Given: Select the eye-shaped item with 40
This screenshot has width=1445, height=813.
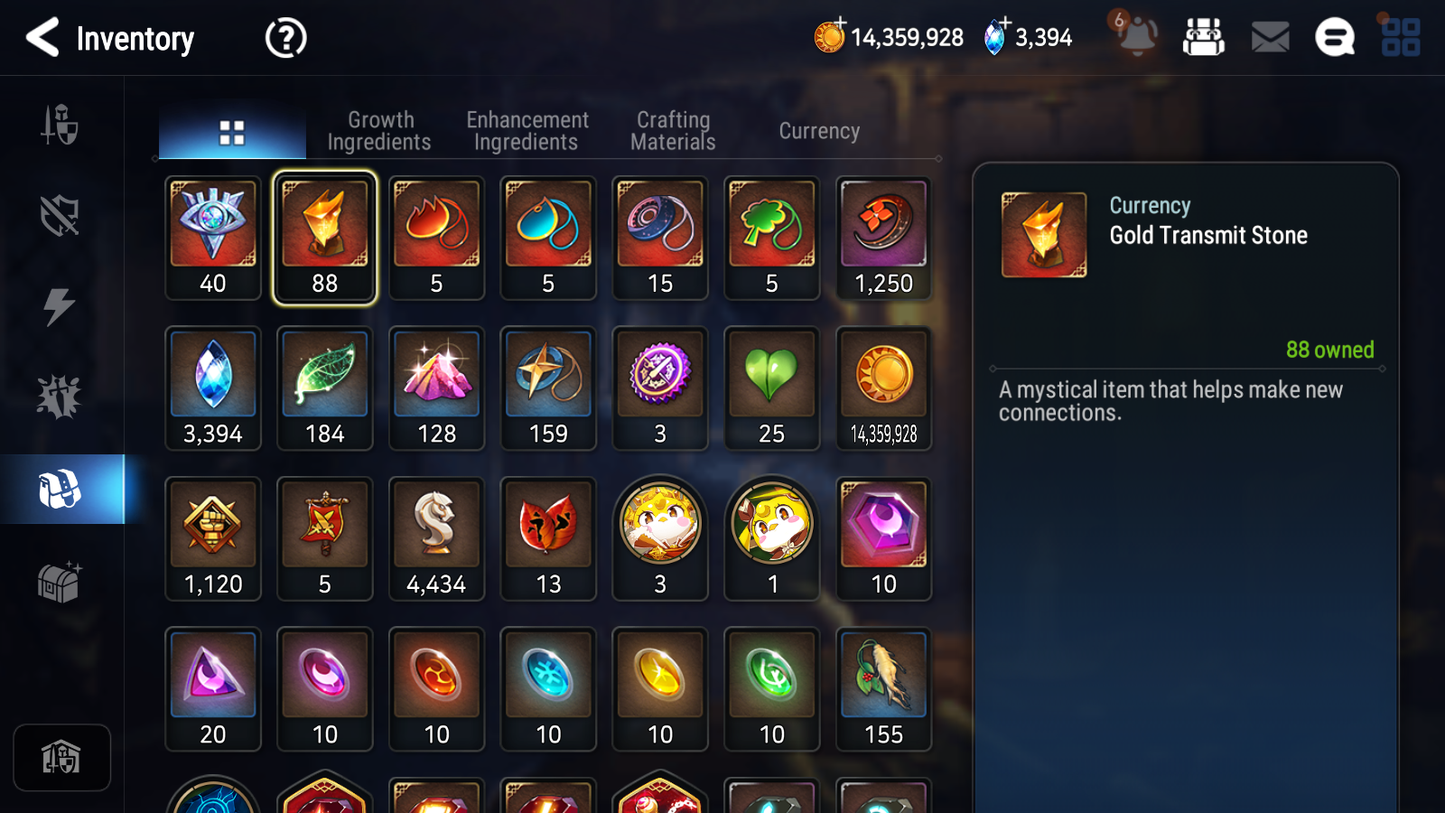Looking at the screenshot, I should 213,238.
